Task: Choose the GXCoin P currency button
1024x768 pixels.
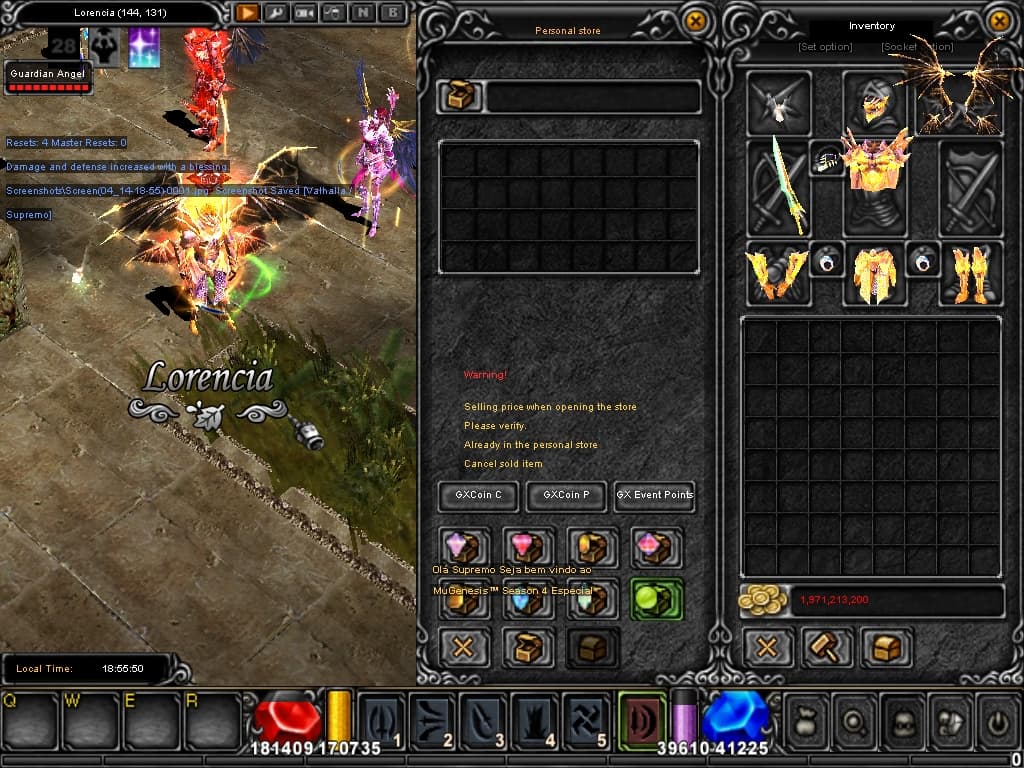Action: click(566, 495)
